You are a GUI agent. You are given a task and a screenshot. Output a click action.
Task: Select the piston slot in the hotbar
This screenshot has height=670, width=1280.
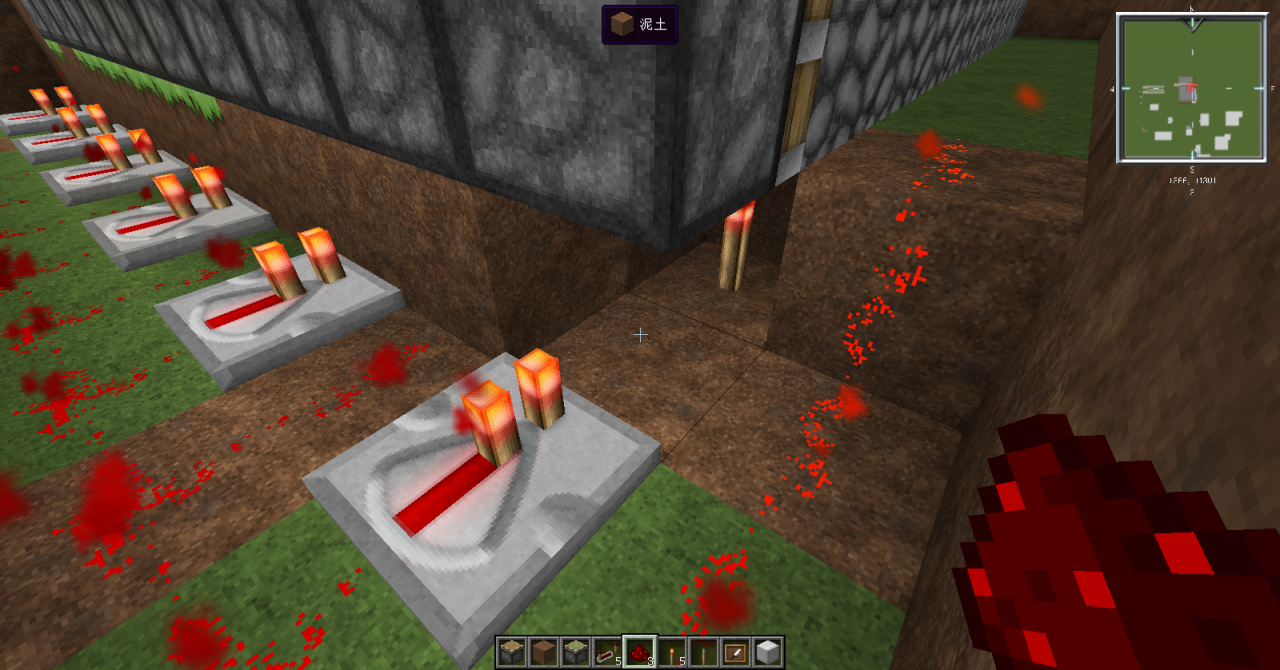point(512,652)
